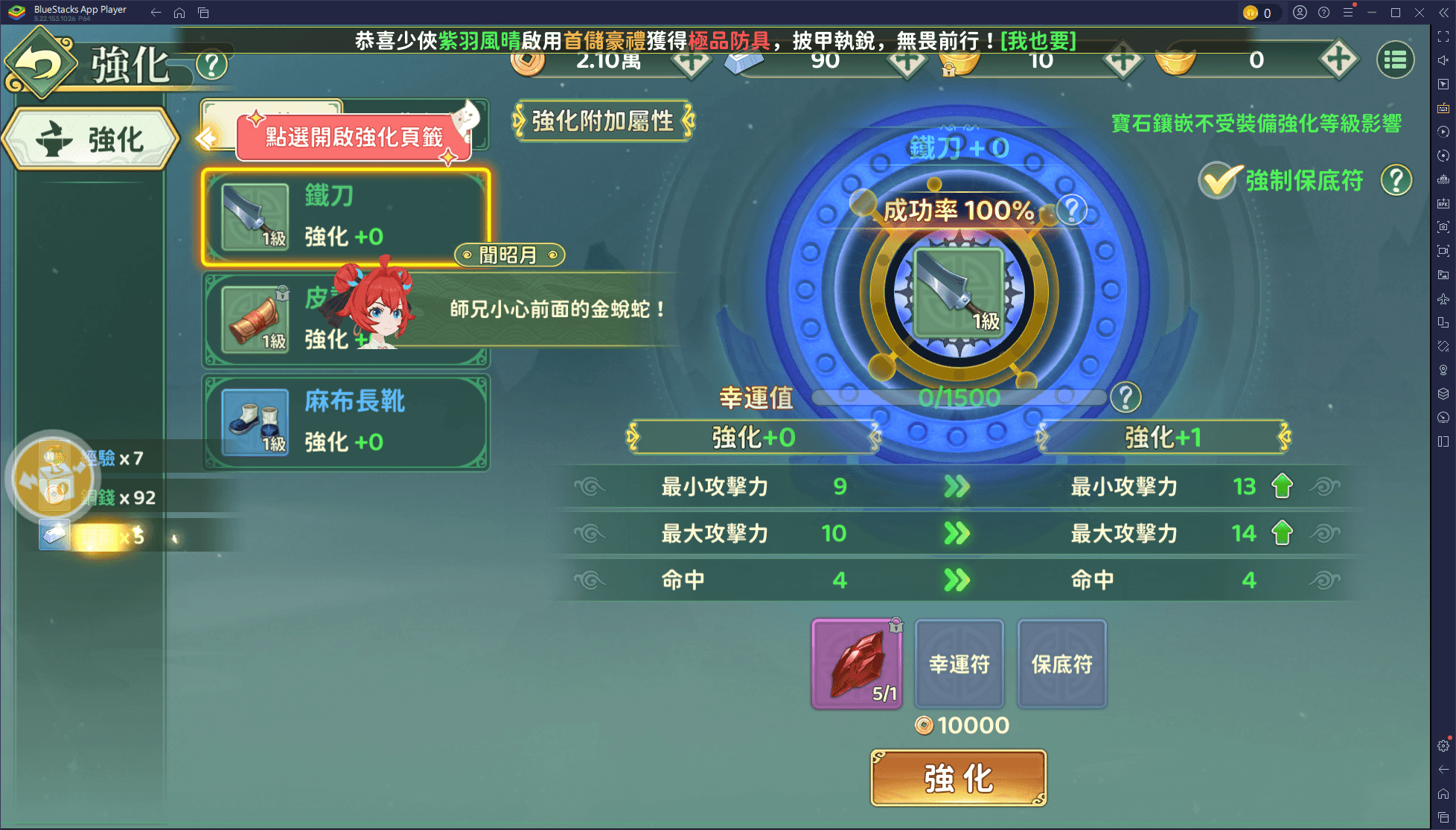Click the 保底符 charm slot
1456x830 pixels.
point(1061,663)
